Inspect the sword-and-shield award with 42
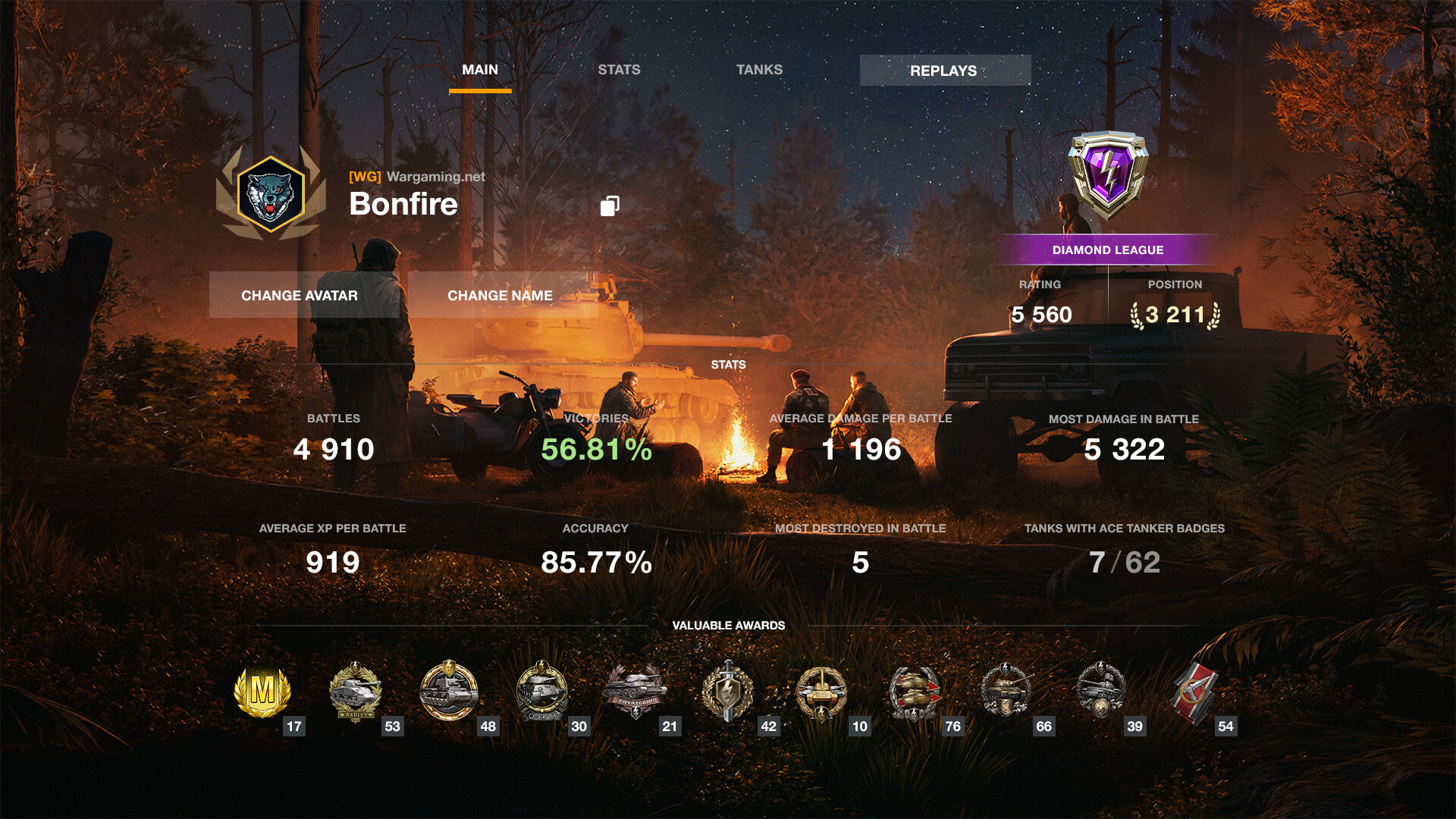 coord(728,692)
